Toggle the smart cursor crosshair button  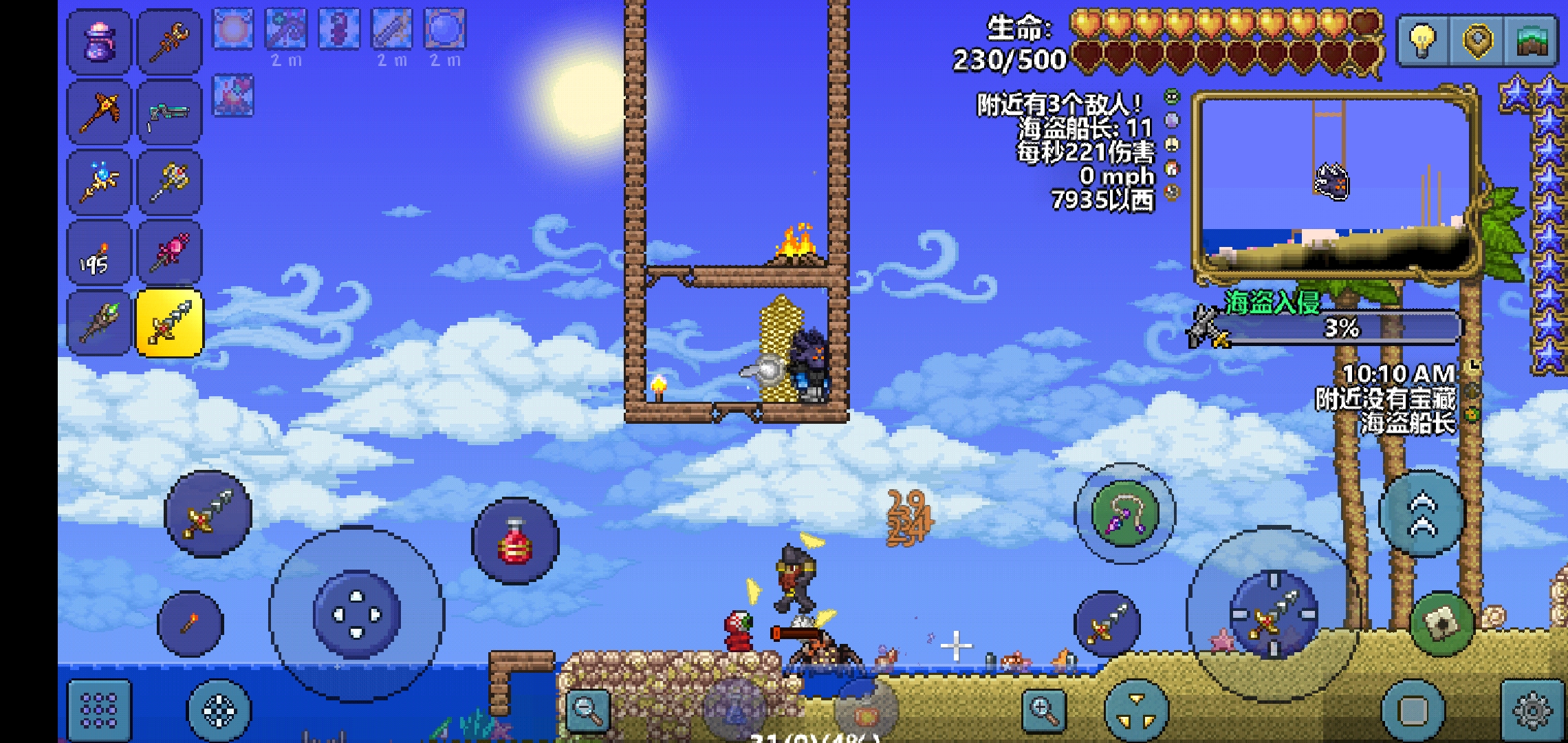click(x=219, y=710)
